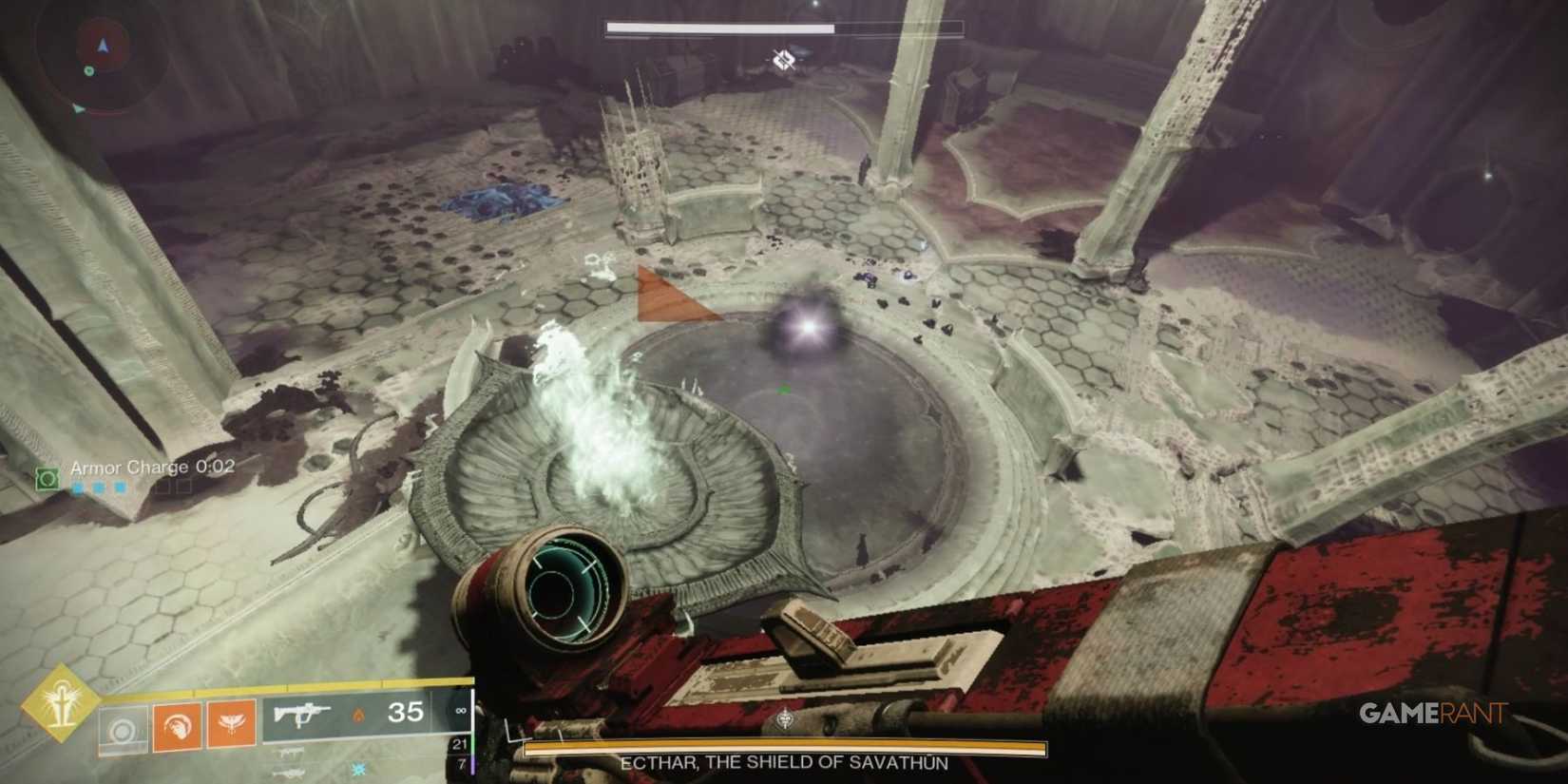Toggle the second Armor Charge pip
Screen dimensions: 1568x784
98,488
